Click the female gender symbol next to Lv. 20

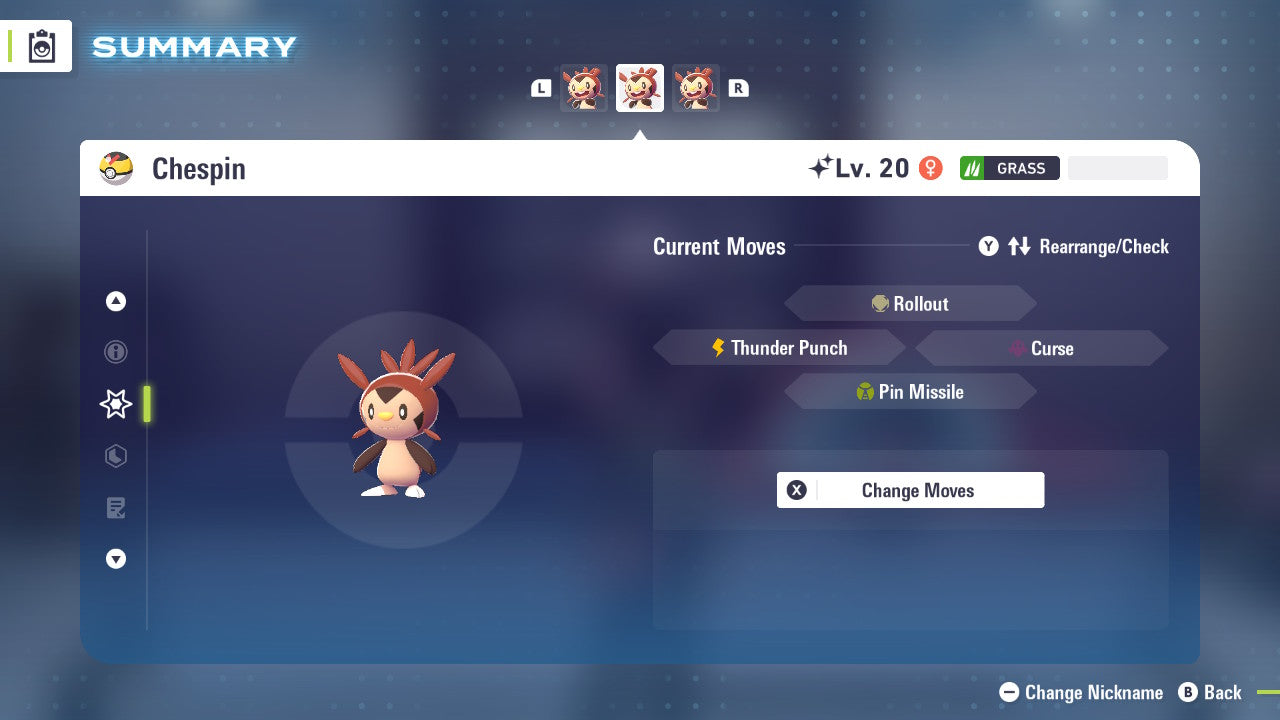930,168
